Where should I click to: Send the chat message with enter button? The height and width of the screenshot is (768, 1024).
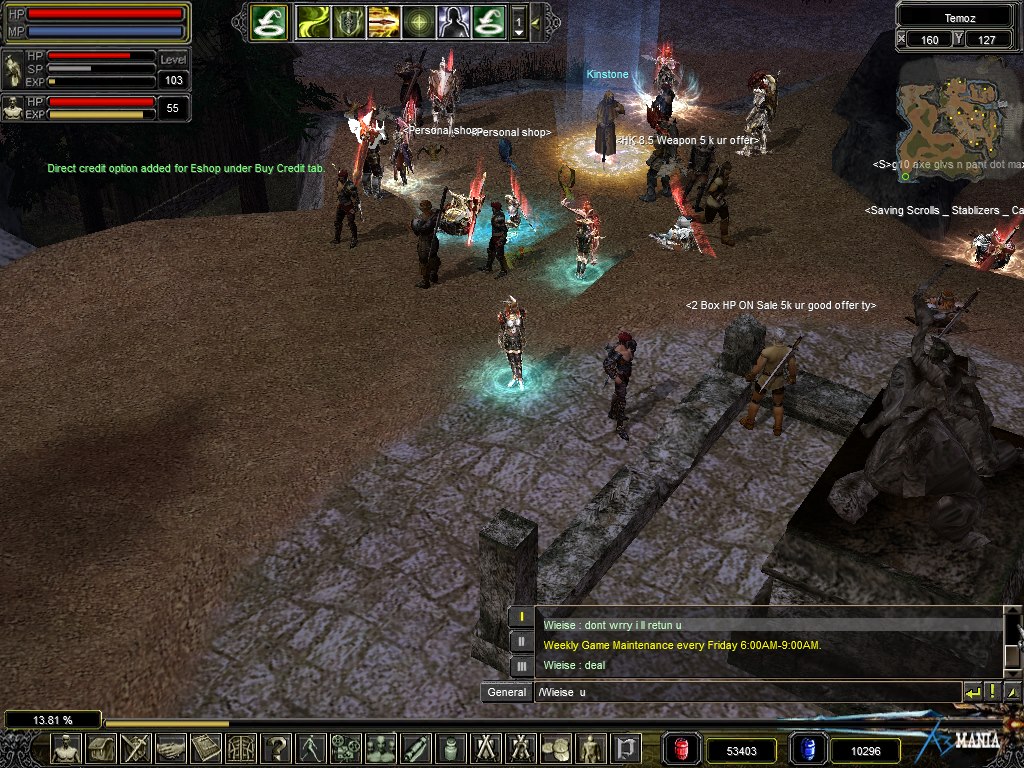pyautogui.click(x=972, y=692)
